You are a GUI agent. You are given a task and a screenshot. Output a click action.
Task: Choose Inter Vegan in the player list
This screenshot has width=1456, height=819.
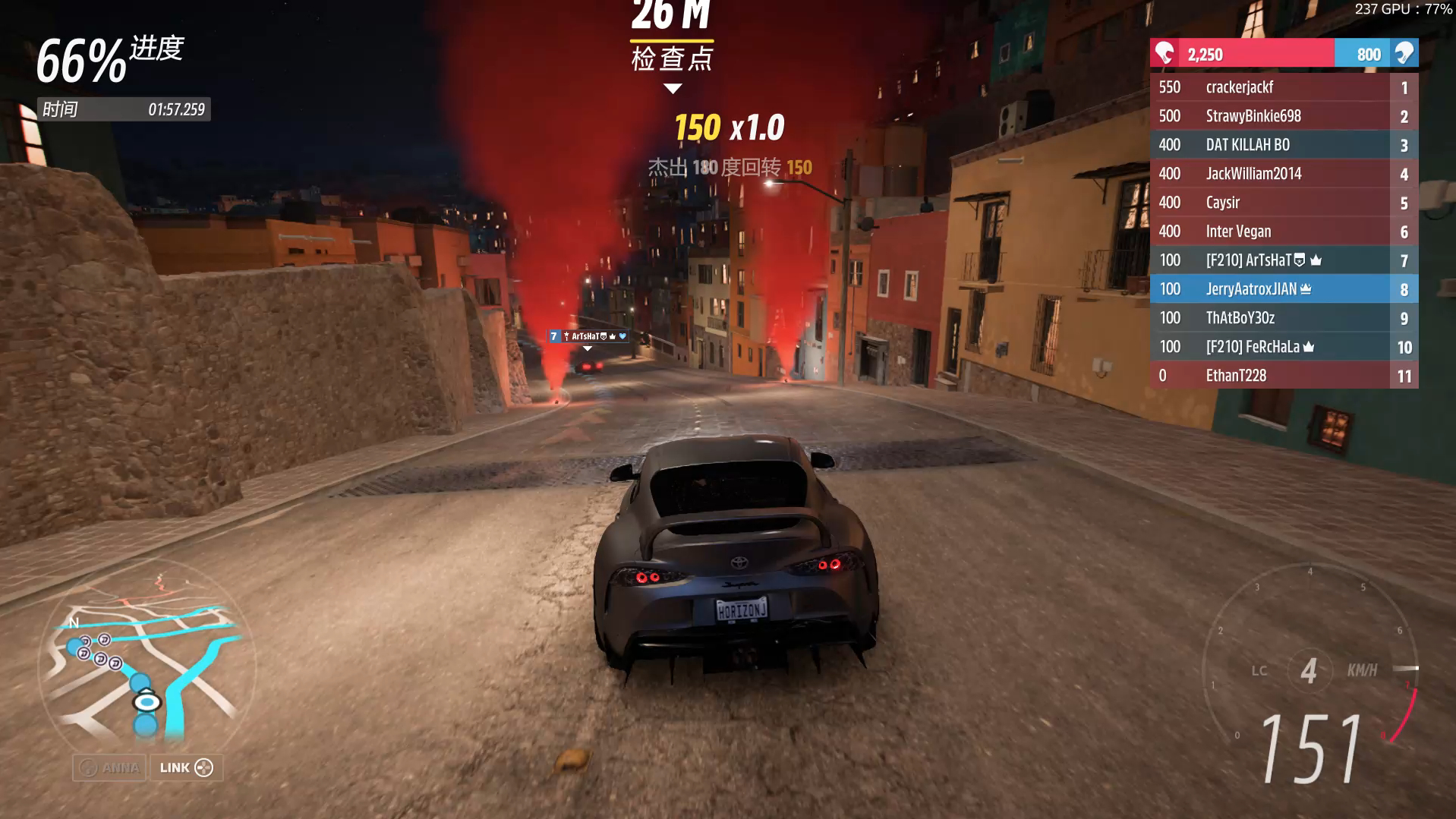coord(1283,232)
